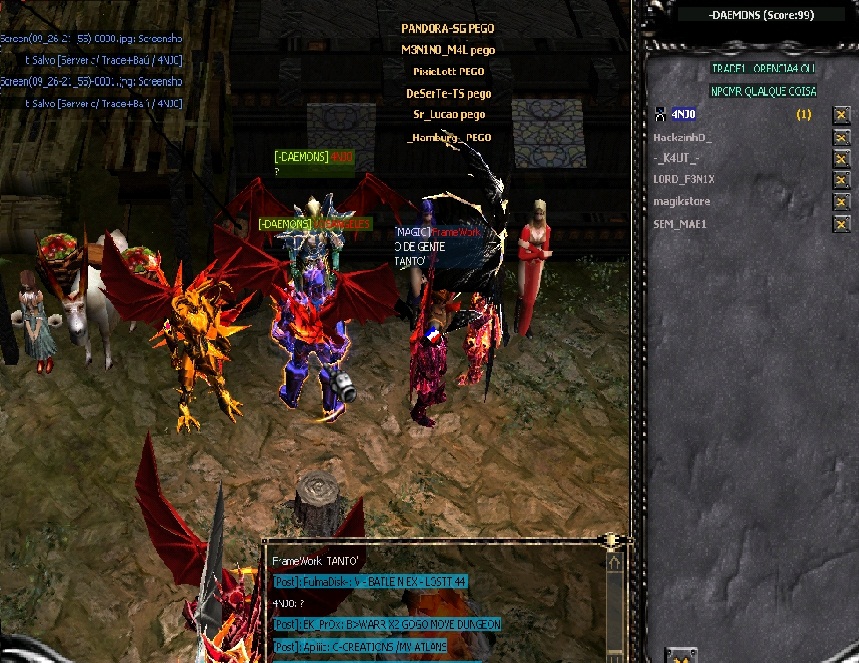This screenshot has height=663, width=859.
Task: Remove magikstore using the X button
Action: point(842,203)
